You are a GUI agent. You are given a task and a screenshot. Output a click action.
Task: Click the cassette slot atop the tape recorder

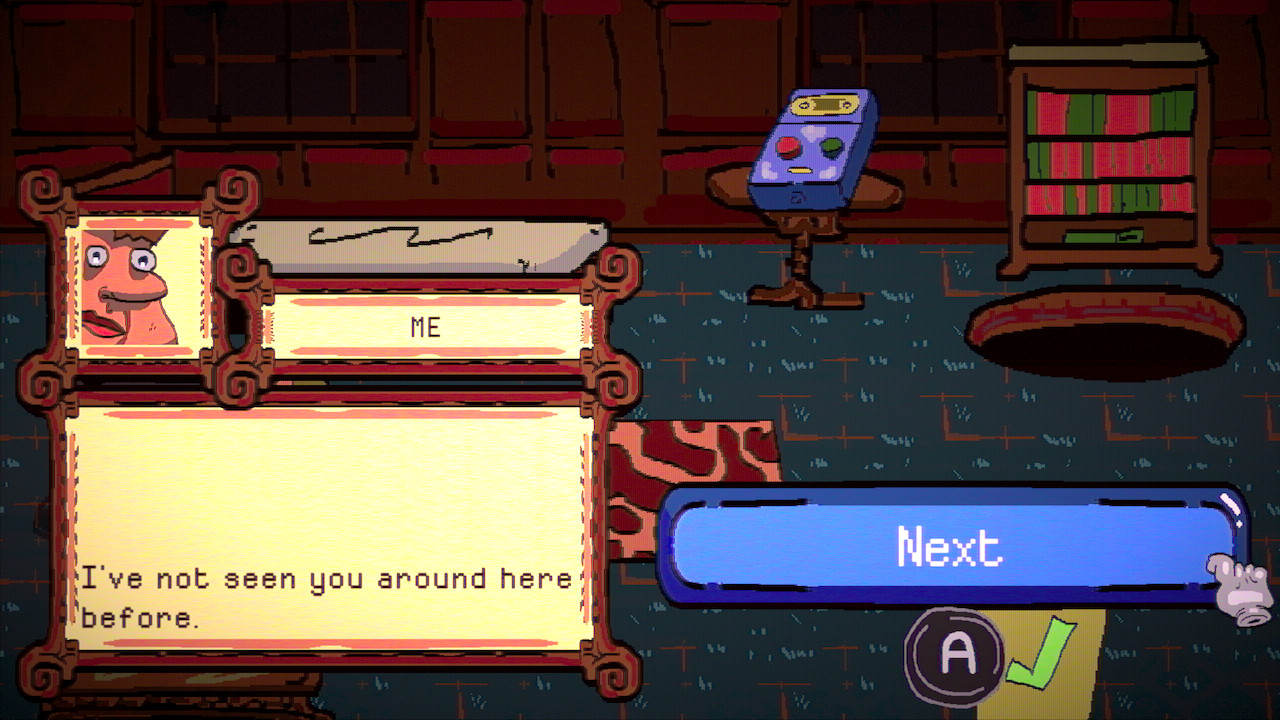click(x=826, y=103)
